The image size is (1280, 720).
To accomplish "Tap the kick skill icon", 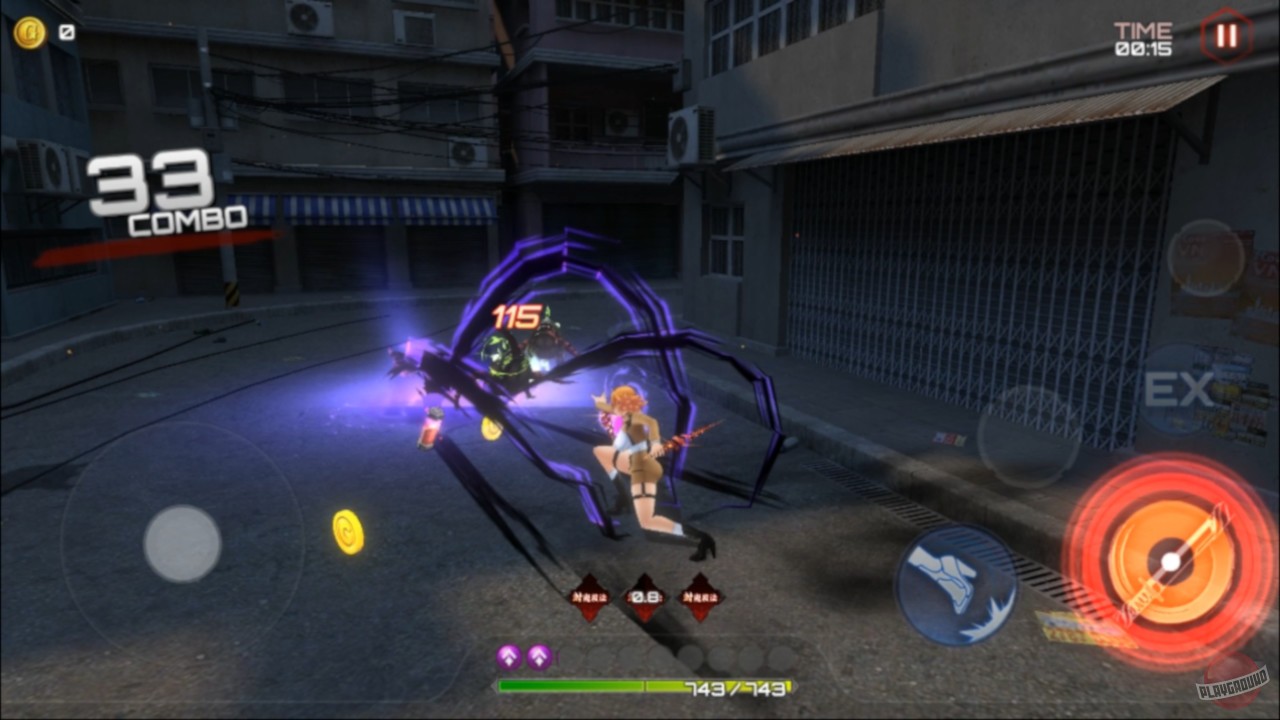I will tap(958, 582).
